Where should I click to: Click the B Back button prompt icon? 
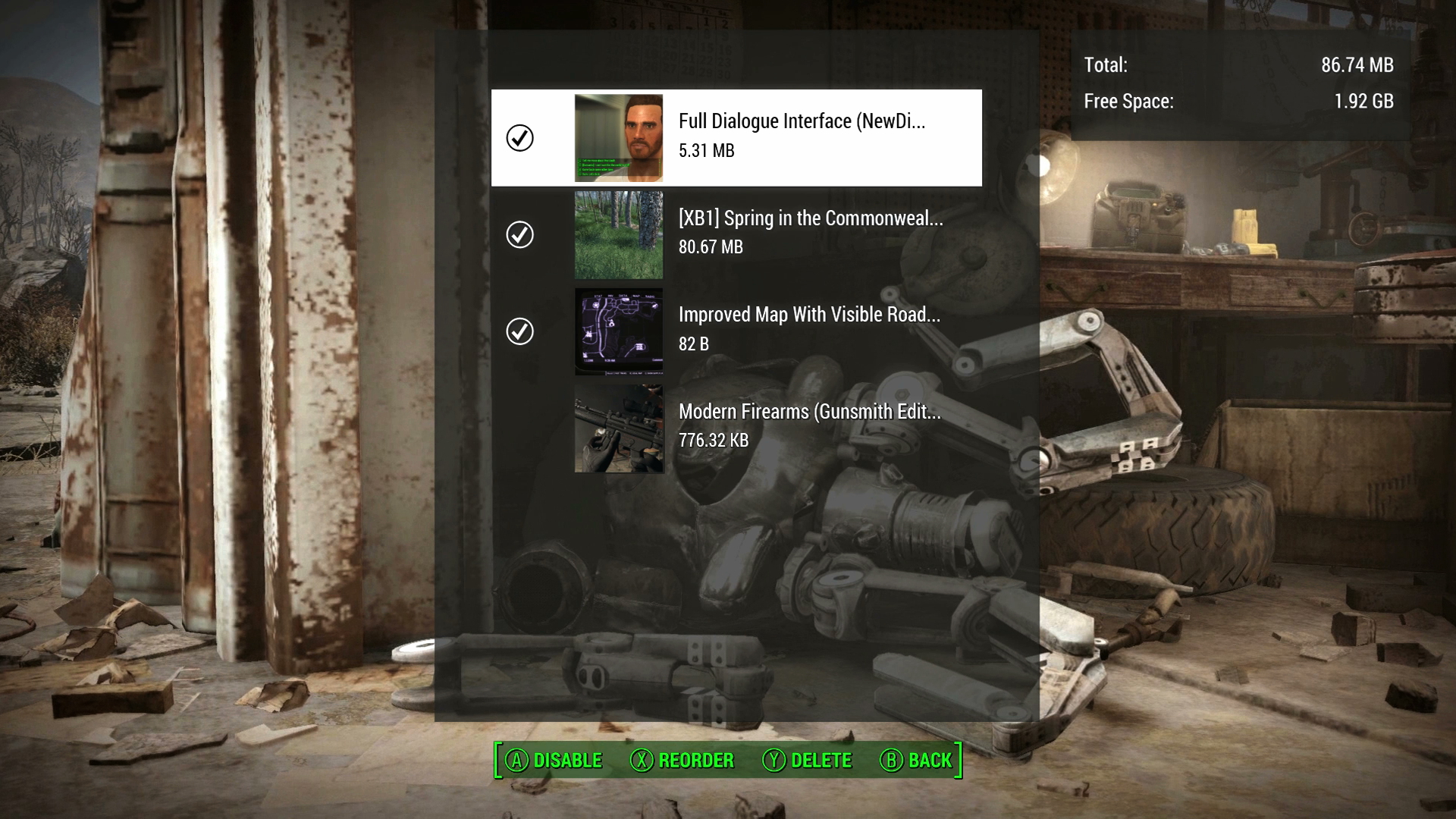click(x=890, y=760)
